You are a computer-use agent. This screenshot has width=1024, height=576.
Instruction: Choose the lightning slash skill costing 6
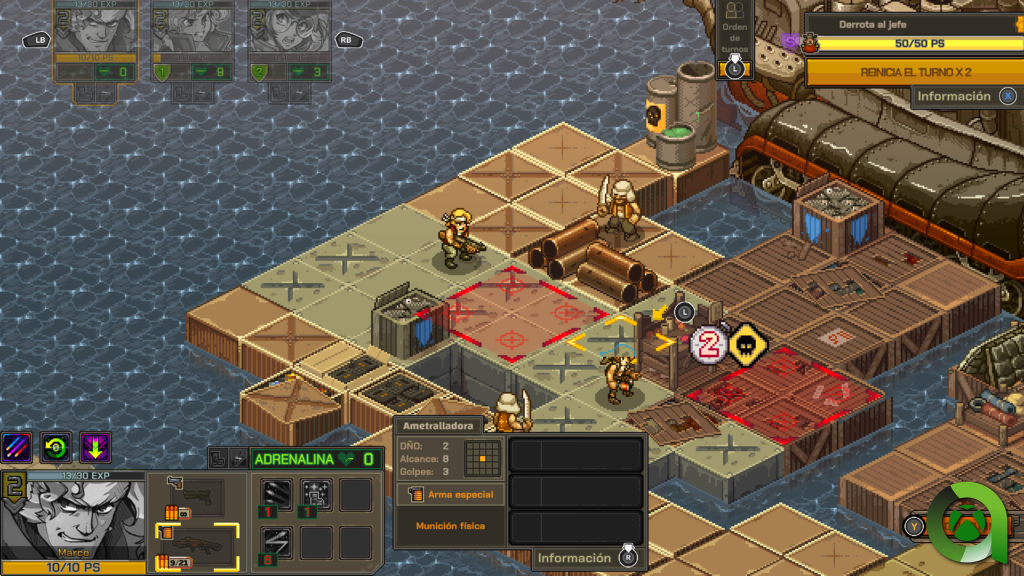tap(277, 543)
